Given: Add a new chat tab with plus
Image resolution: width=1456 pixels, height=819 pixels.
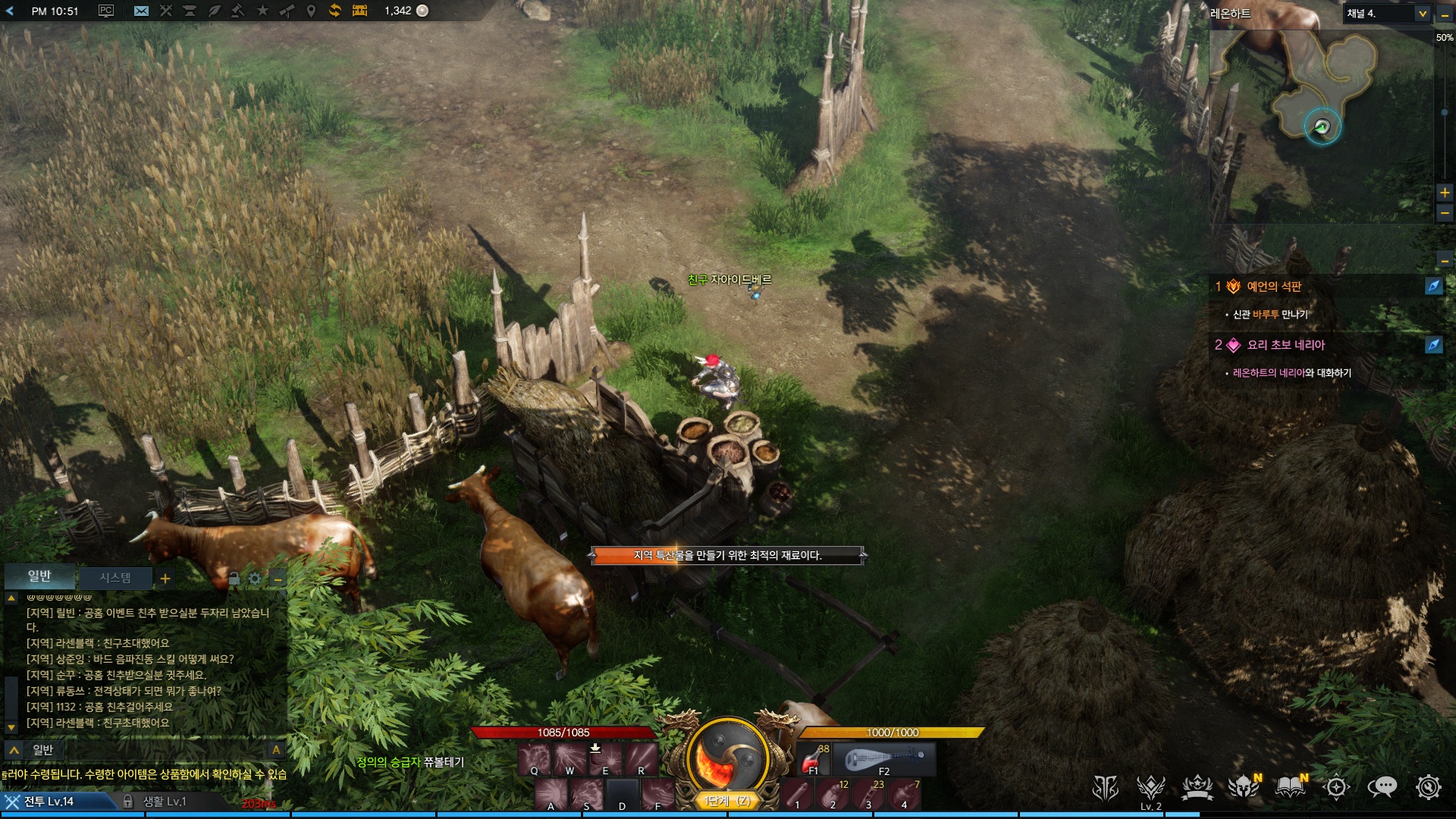Looking at the screenshot, I should tap(165, 579).
